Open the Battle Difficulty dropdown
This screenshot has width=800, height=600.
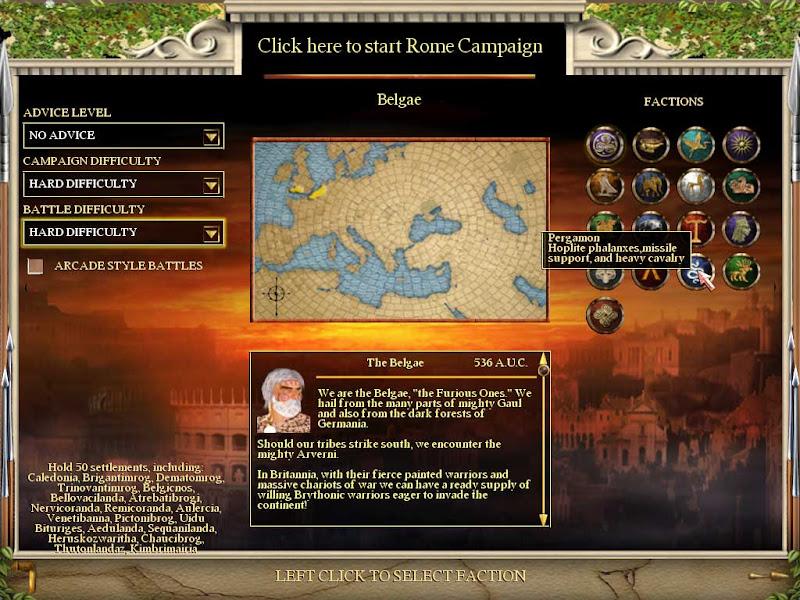211,233
